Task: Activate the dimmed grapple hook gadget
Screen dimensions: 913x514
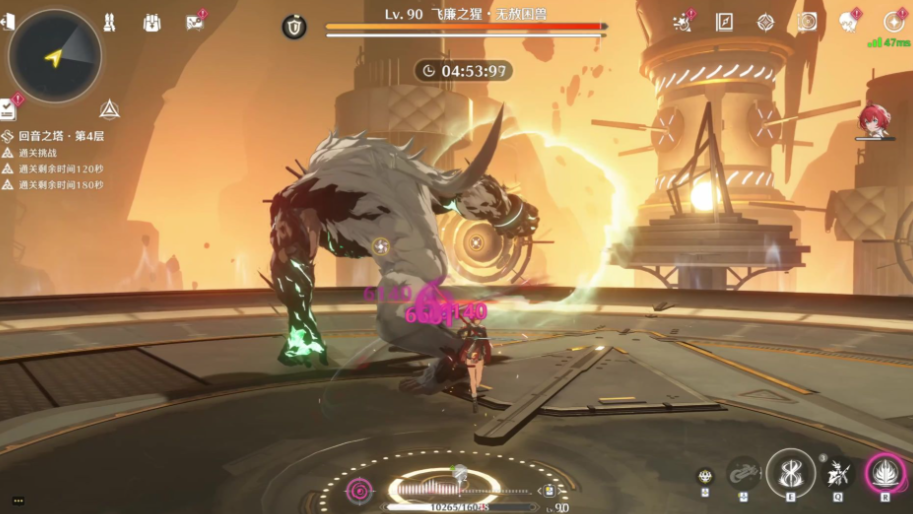Action: click(743, 472)
